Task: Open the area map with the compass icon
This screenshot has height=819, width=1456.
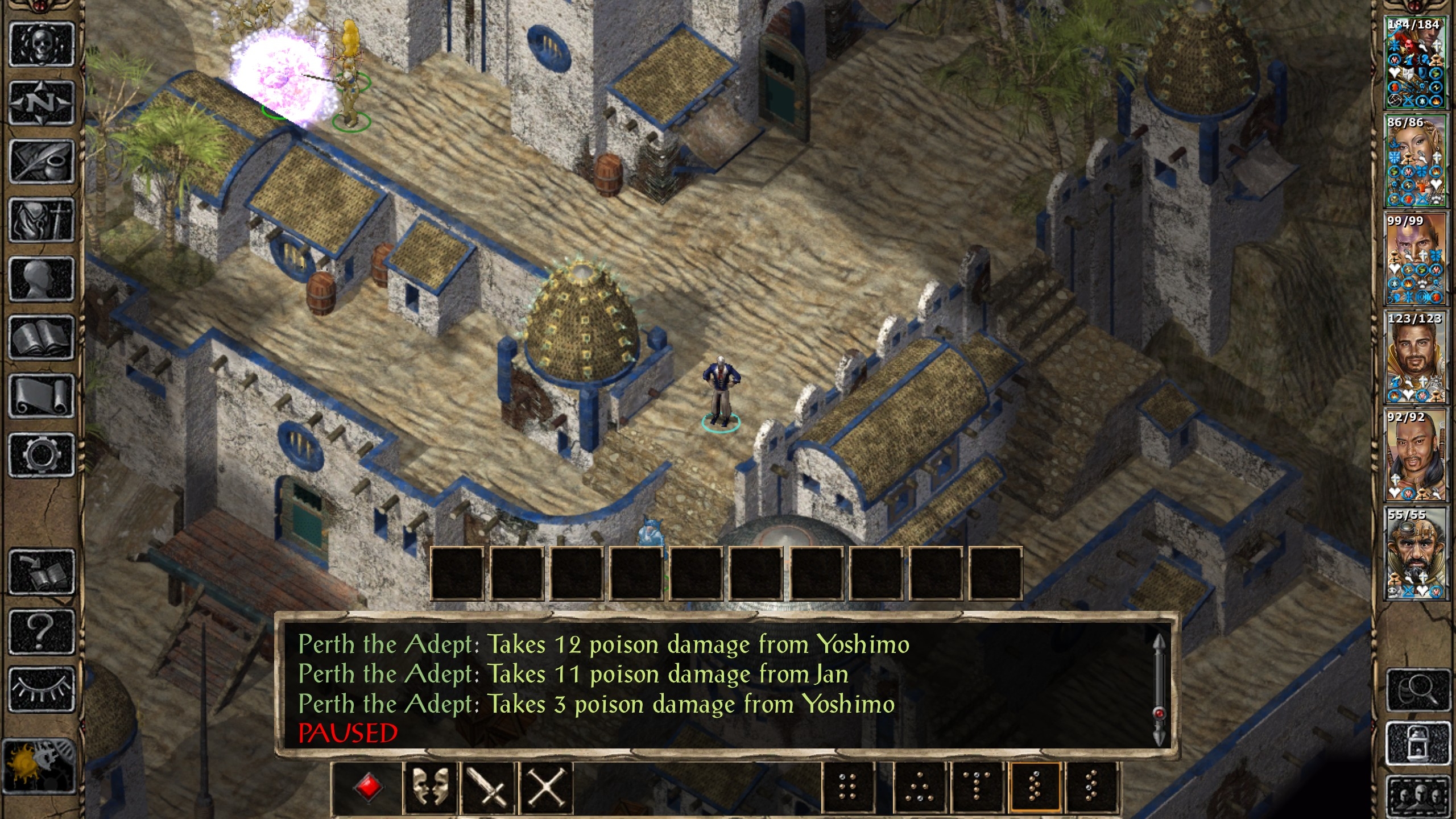Action: pyautogui.click(x=42, y=104)
